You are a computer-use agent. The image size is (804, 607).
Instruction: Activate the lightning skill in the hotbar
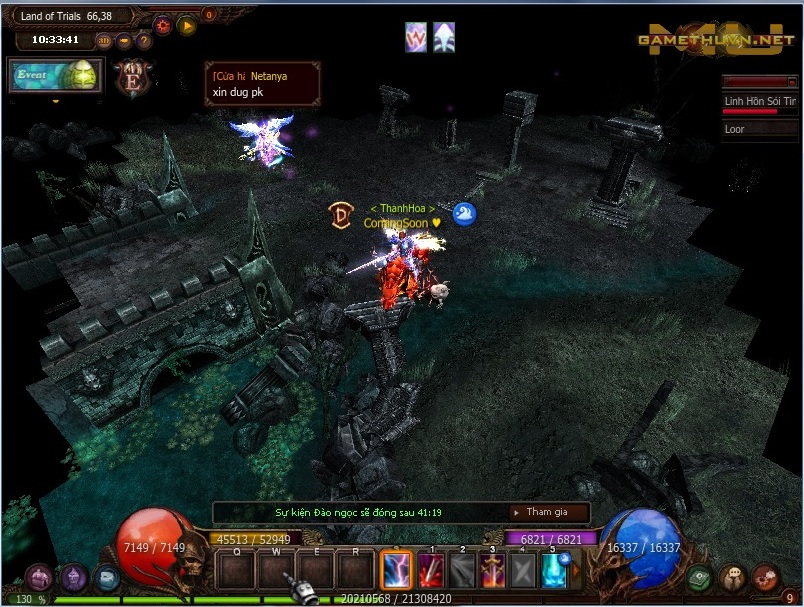tap(397, 571)
